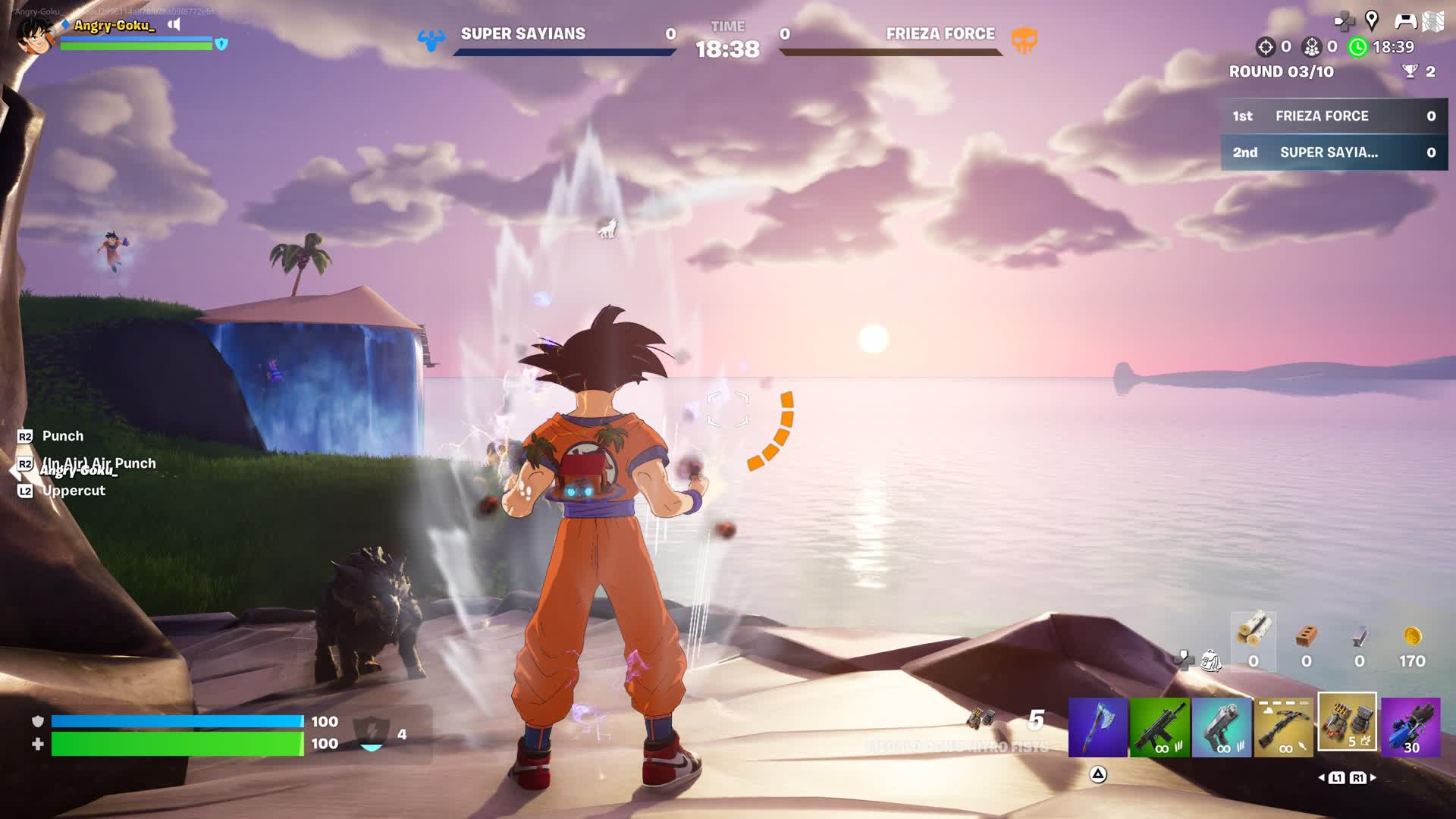Click the gold coin currency icon

pos(1412,636)
